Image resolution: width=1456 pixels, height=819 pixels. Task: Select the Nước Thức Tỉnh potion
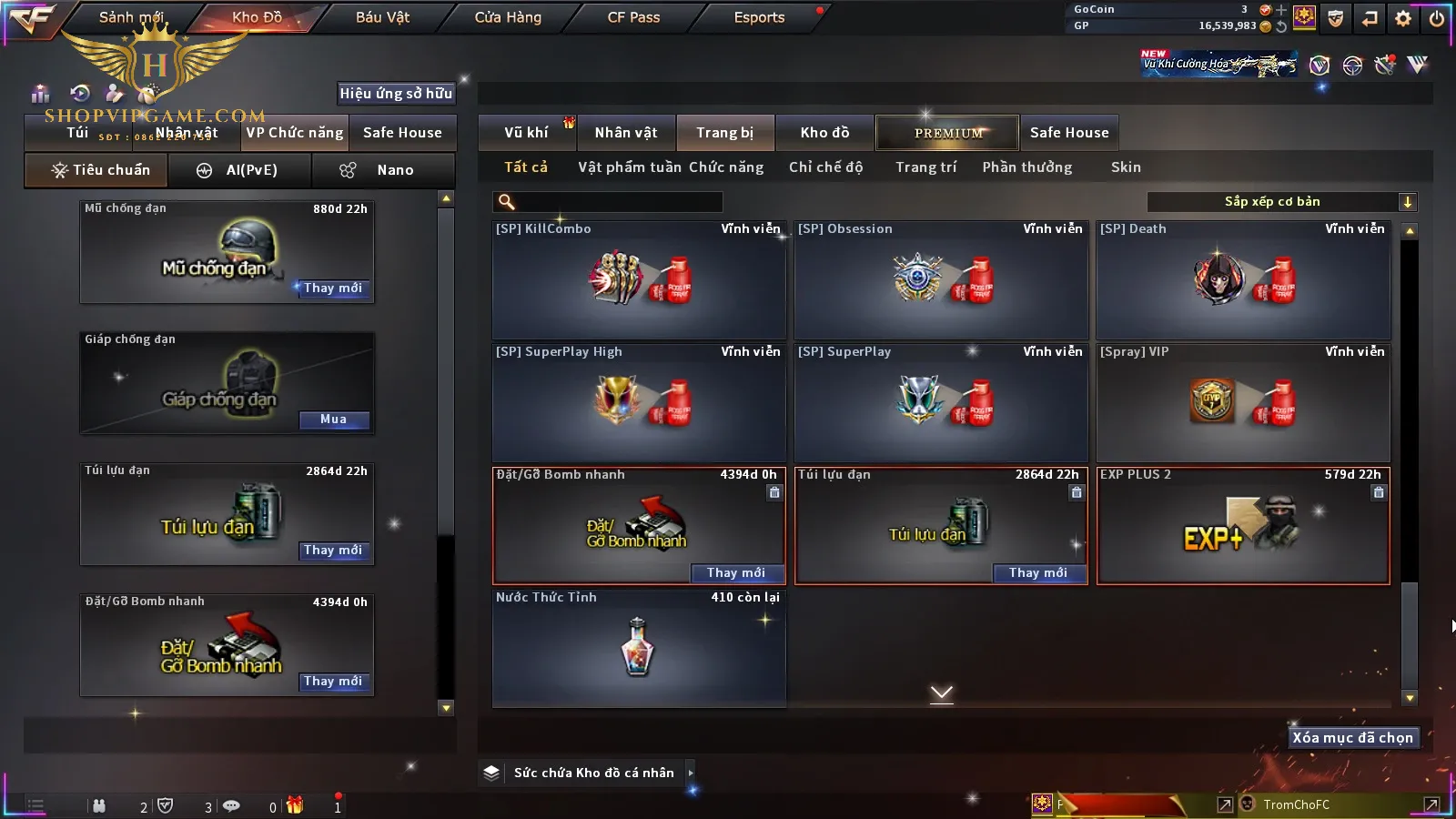pyautogui.click(x=639, y=648)
